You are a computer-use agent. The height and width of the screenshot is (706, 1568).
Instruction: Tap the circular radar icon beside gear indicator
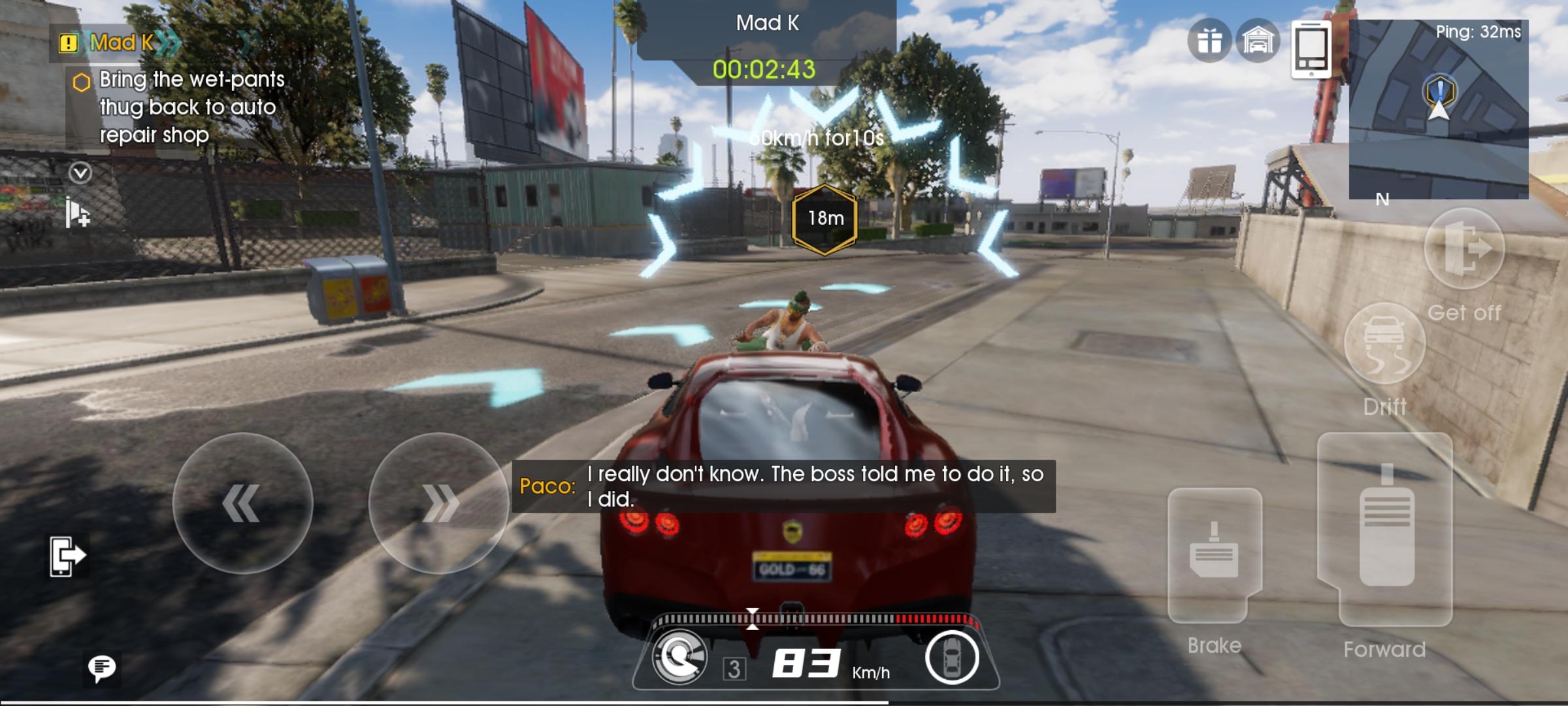679,658
